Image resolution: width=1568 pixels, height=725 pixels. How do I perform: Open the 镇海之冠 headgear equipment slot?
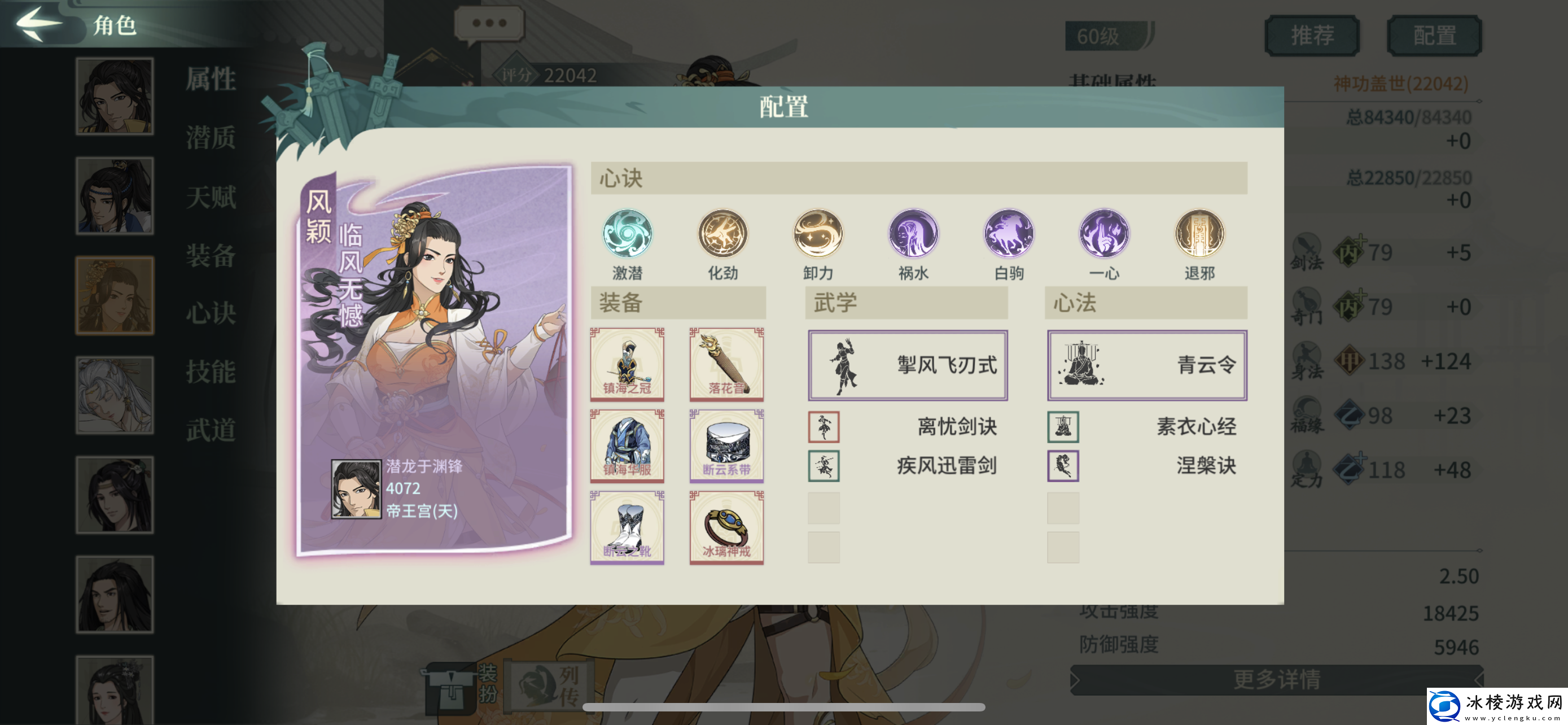click(x=628, y=364)
